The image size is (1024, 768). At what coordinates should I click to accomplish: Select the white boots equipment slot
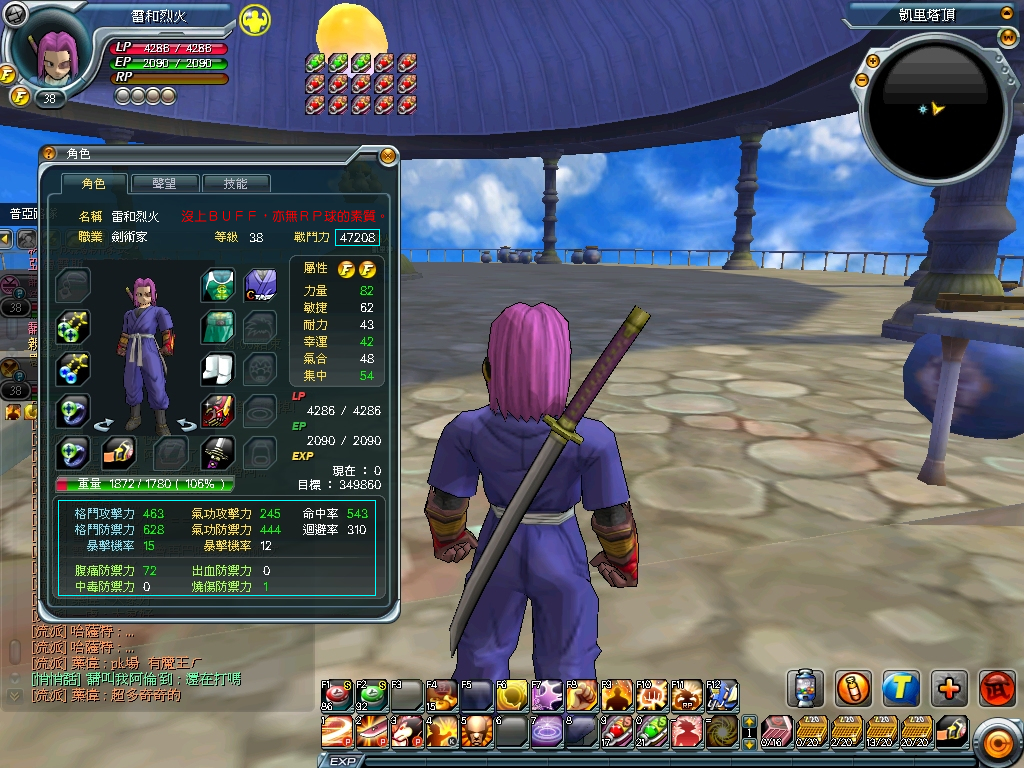pos(218,368)
